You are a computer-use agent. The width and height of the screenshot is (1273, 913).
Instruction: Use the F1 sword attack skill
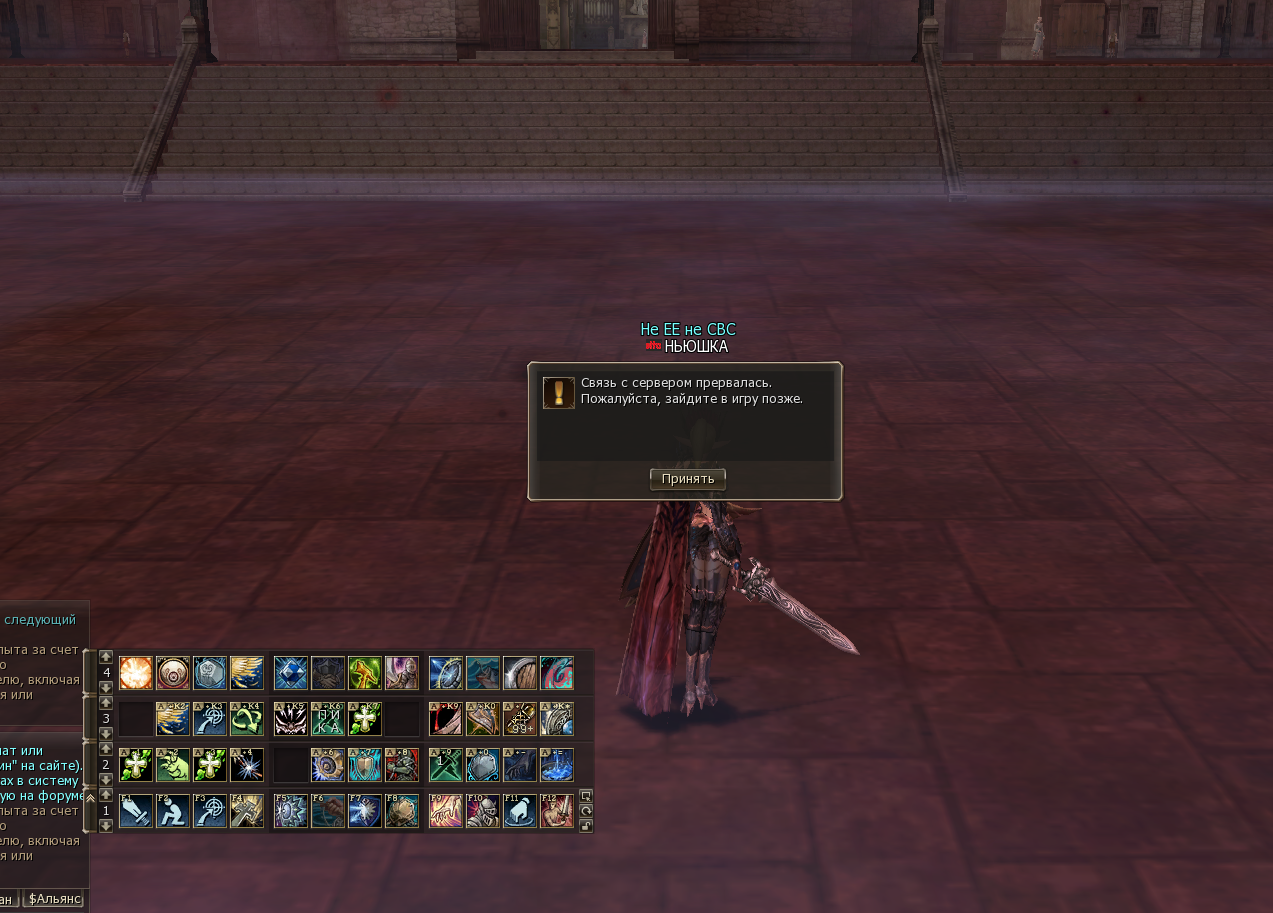click(135, 811)
